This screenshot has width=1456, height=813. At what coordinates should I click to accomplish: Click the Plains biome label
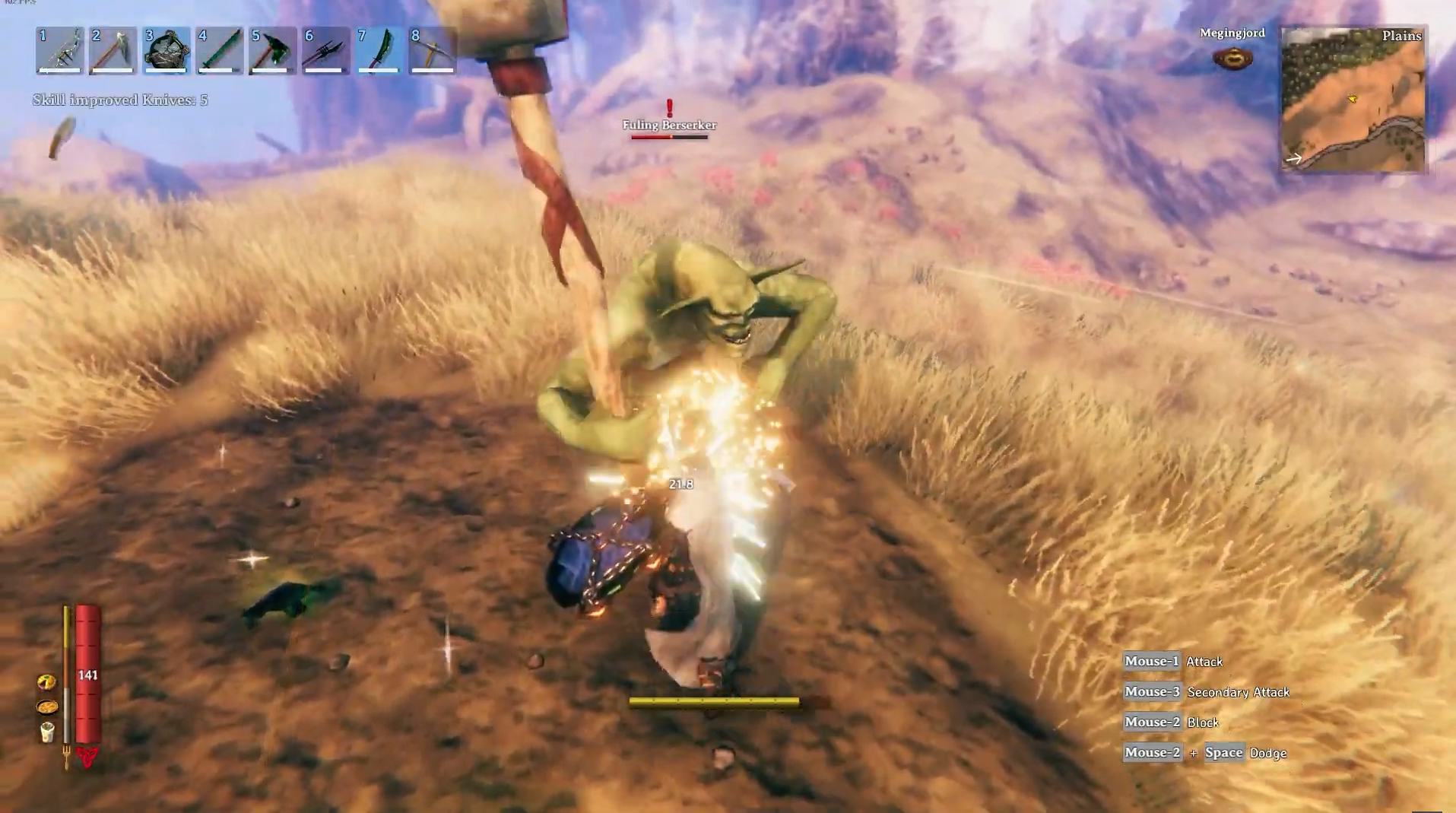pyautogui.click(x=1404, y=36)
